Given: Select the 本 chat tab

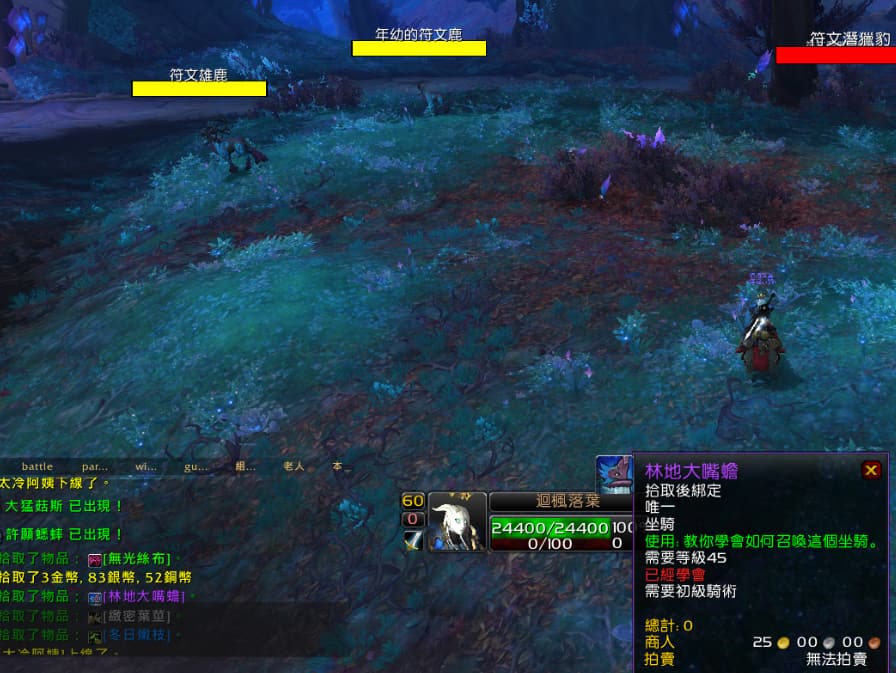Looking at the screenshot, I should (x=337, y=466).
